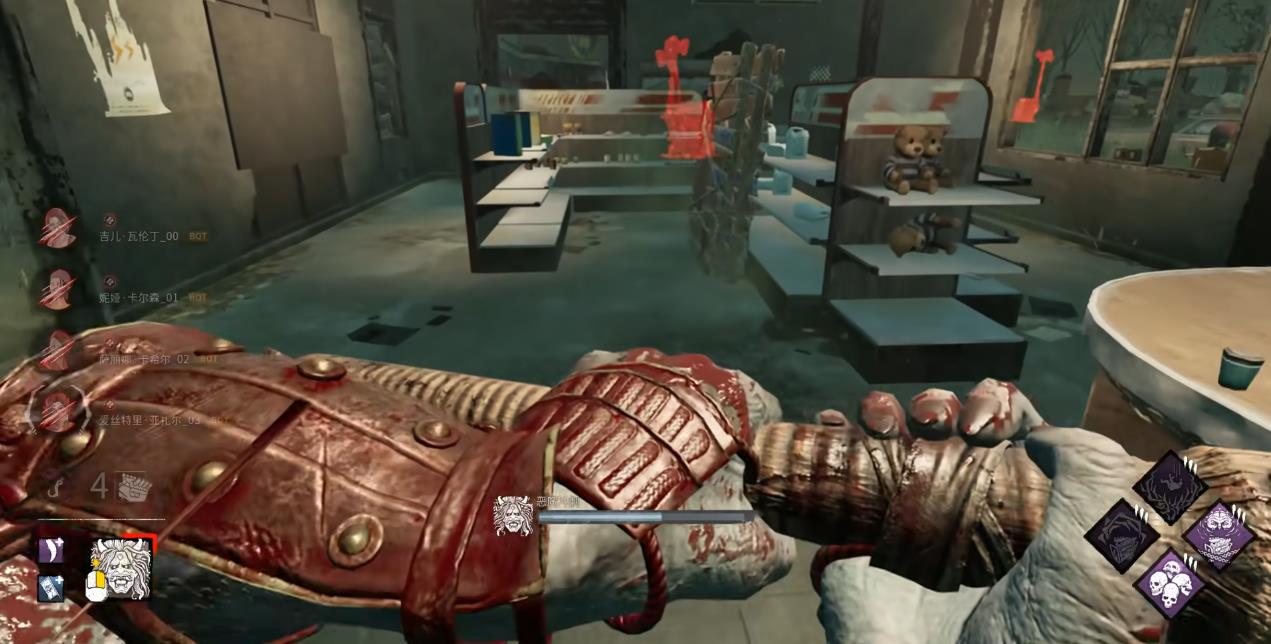Select survivor 吉儿·瓦伦丁_00 in the player list
The height and width of the screenshot is (644, 1271).
[x=138, y=236]
